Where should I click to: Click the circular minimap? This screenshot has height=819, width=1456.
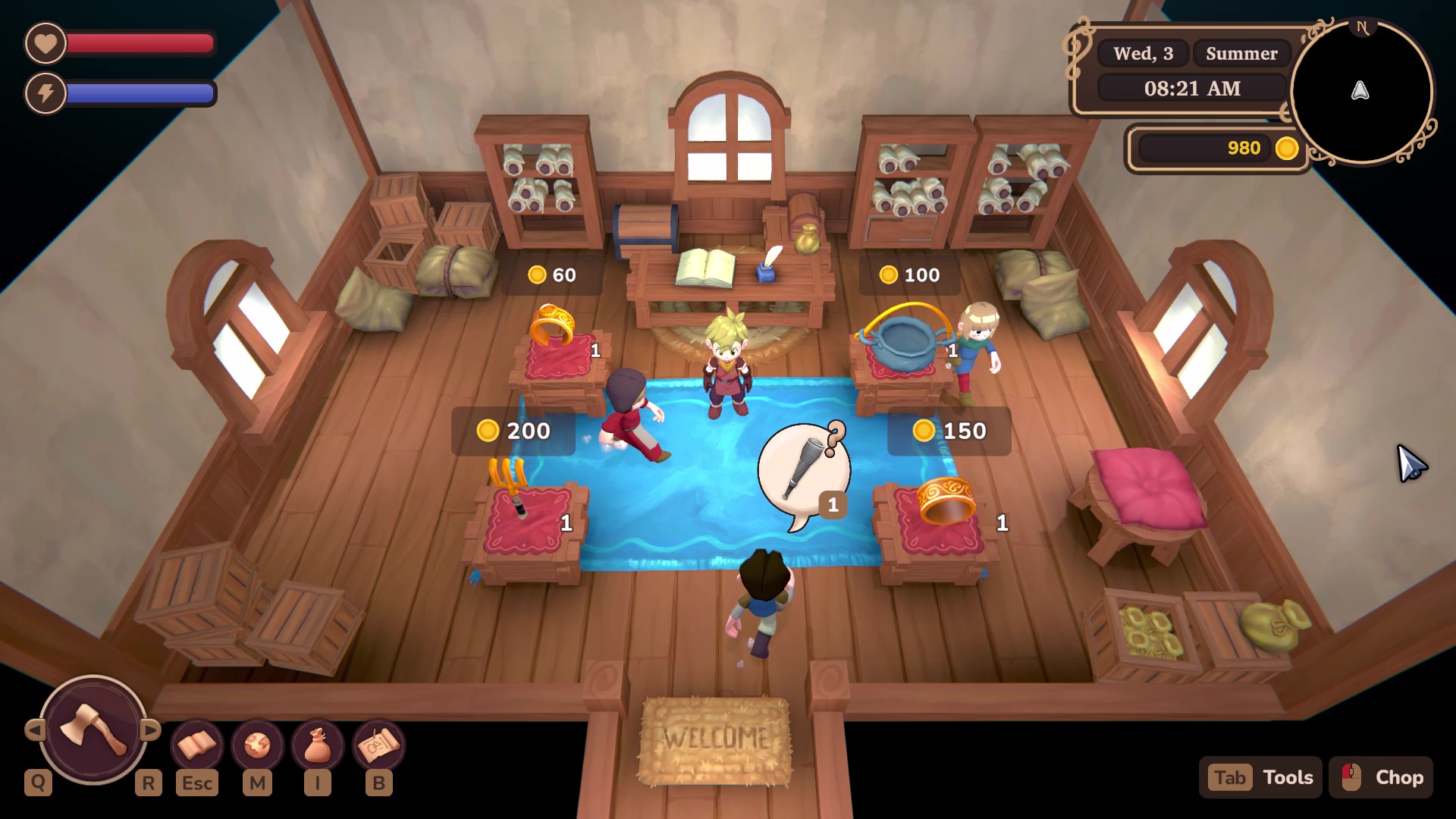point(1360,91)
